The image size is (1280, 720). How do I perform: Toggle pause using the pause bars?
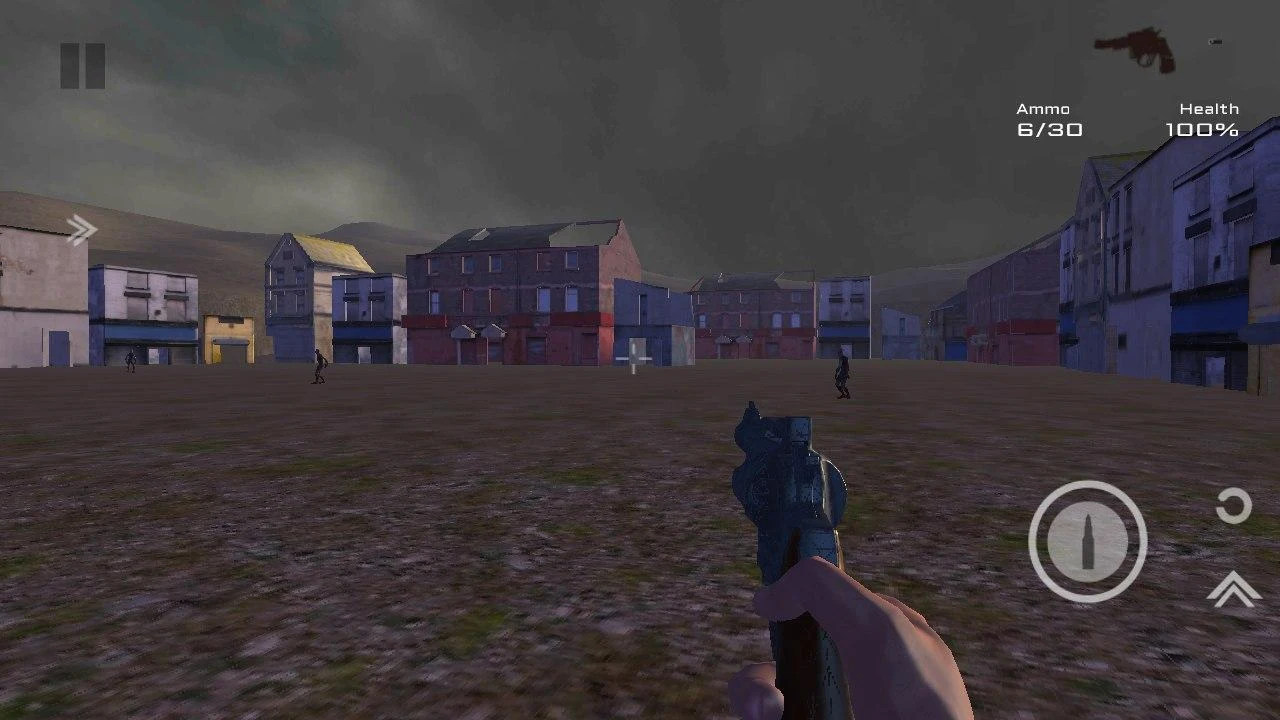[x=84, y=63]
